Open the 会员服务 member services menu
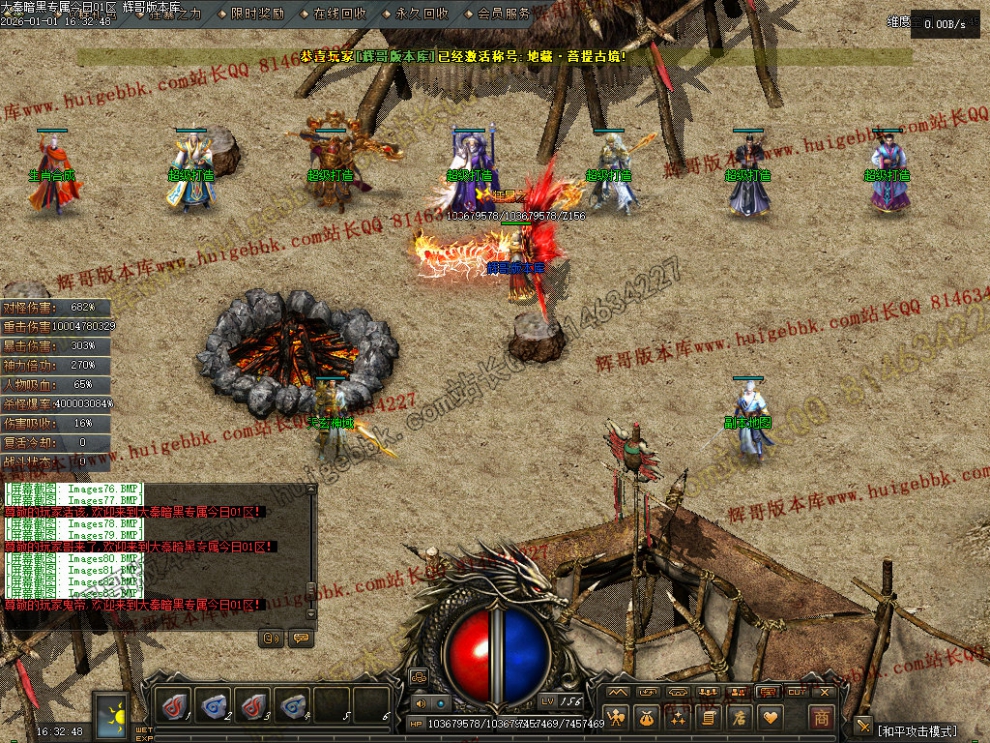Viewport: 990px width, 743px height. [503, 14]
